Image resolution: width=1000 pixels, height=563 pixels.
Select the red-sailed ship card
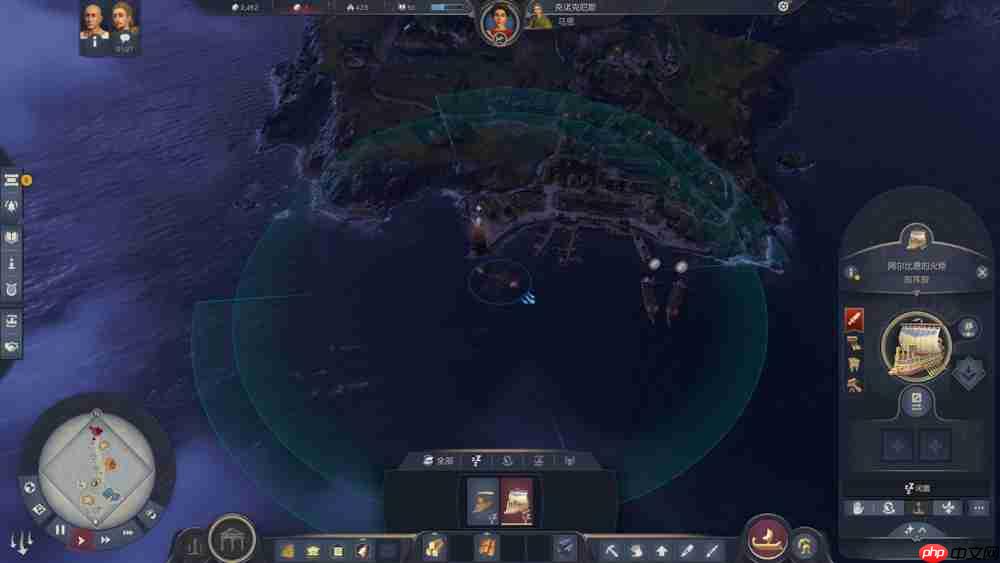point(517,501)
